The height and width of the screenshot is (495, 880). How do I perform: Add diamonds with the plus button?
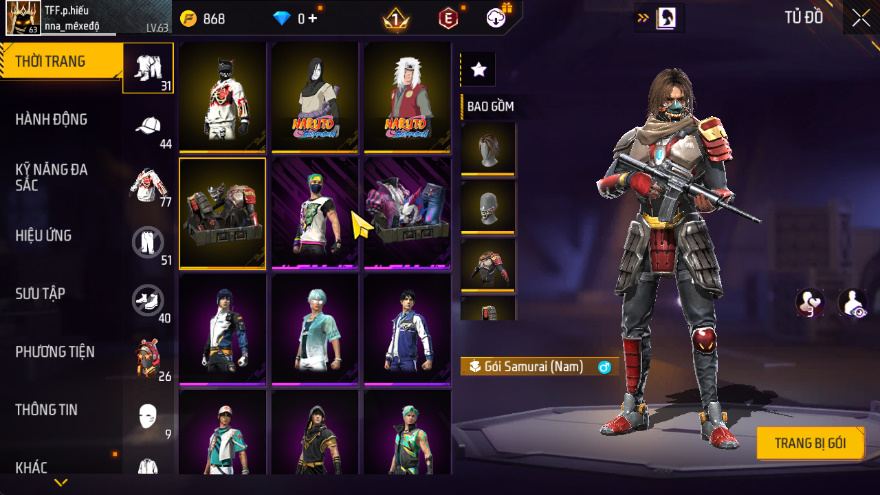[313, 18]
